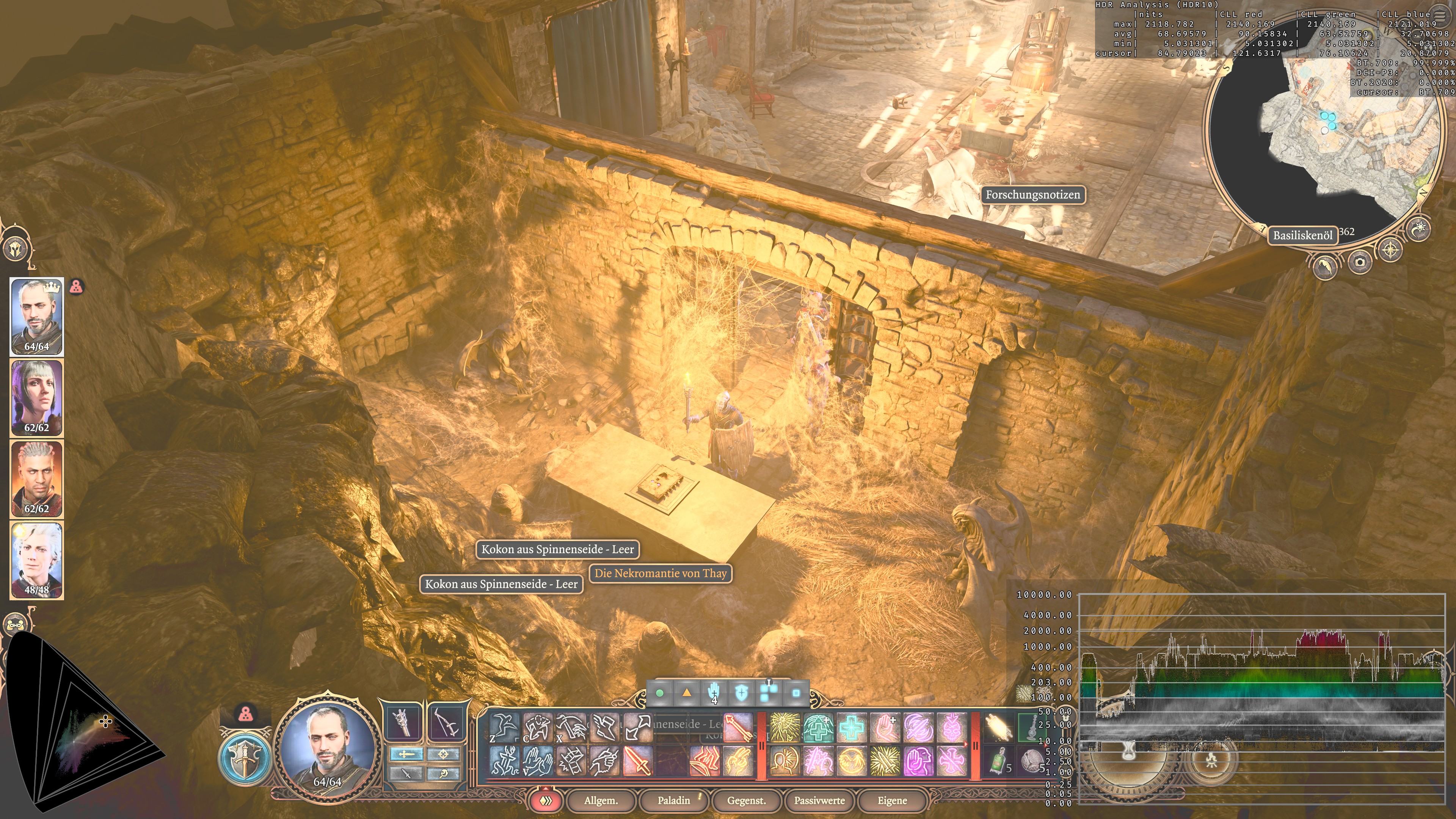The height and width of the screenshot is (819, 1456).
Task: Select the crowned party leader portrait
Action: tap(37, 317)
